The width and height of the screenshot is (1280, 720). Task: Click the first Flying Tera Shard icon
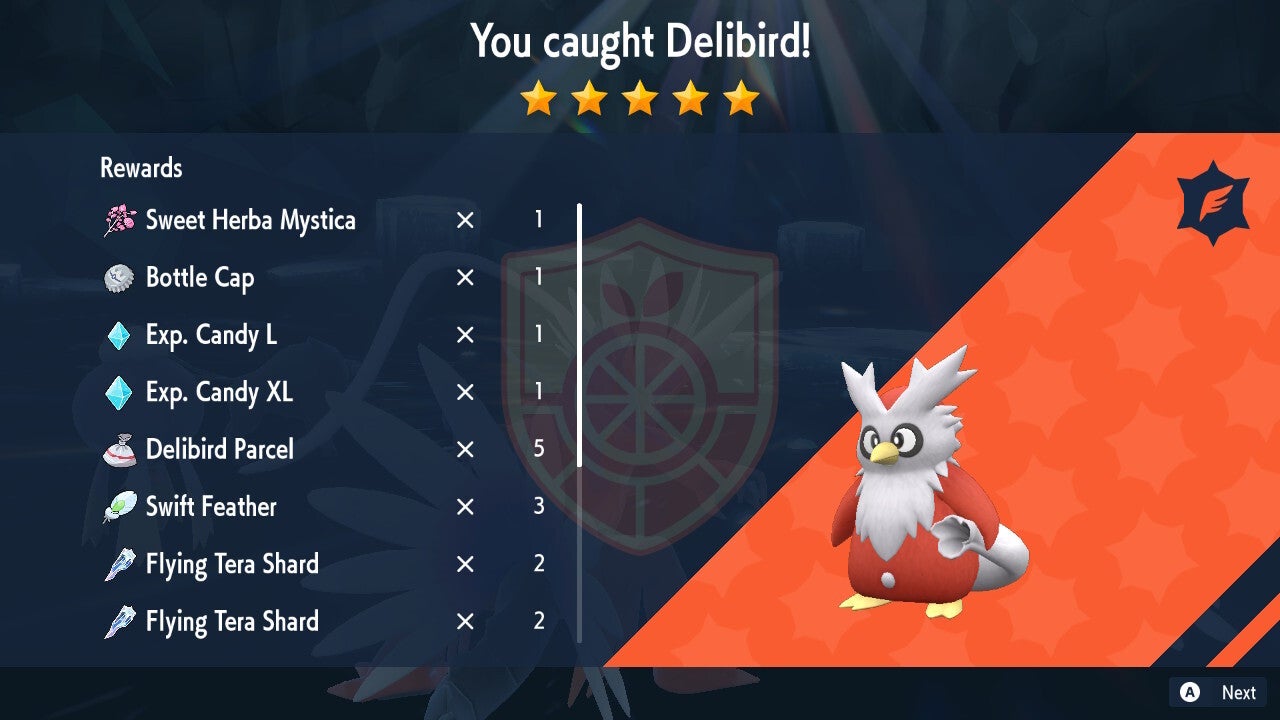[x=120, y=564]
